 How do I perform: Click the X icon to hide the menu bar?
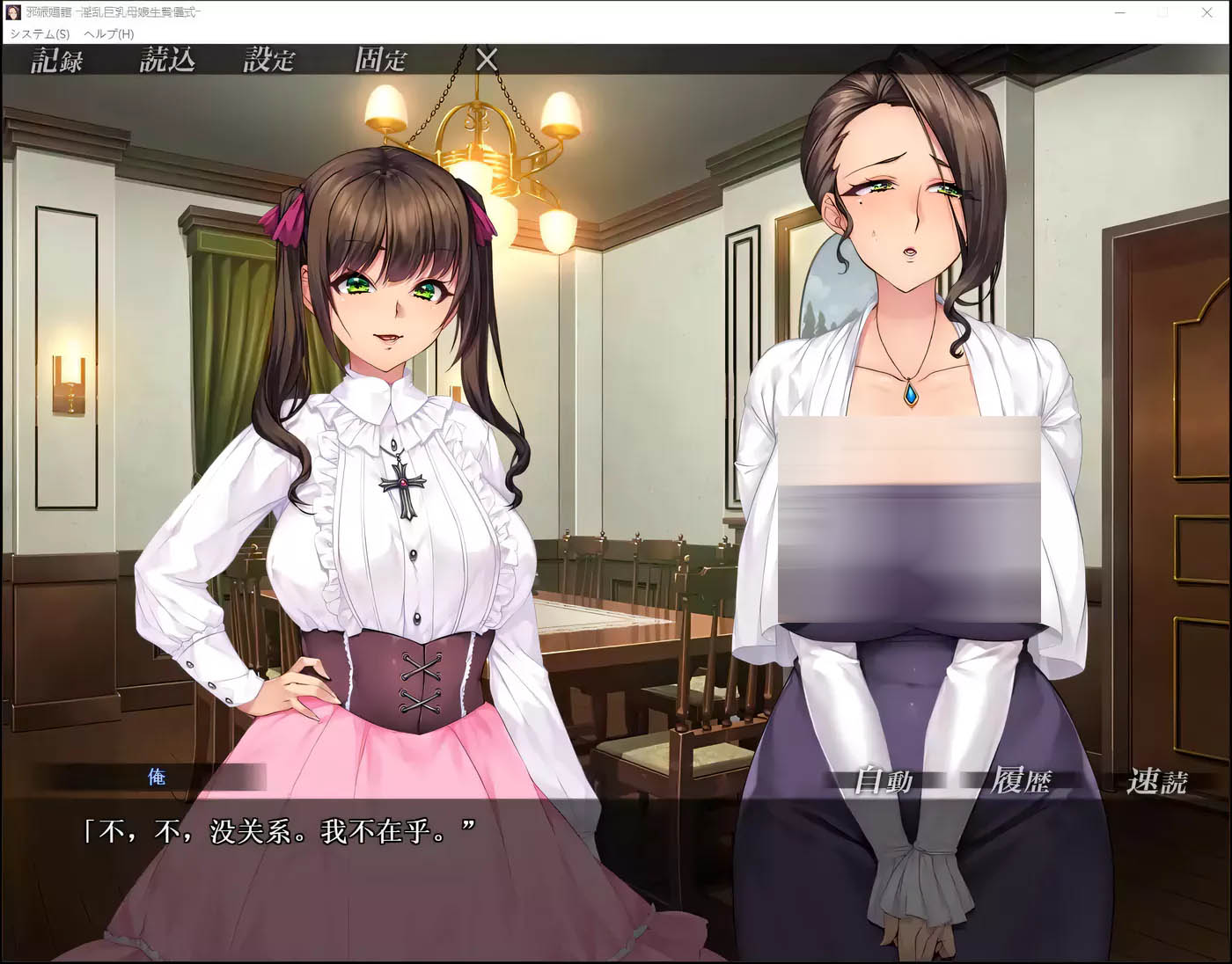(x=486, y=62)
